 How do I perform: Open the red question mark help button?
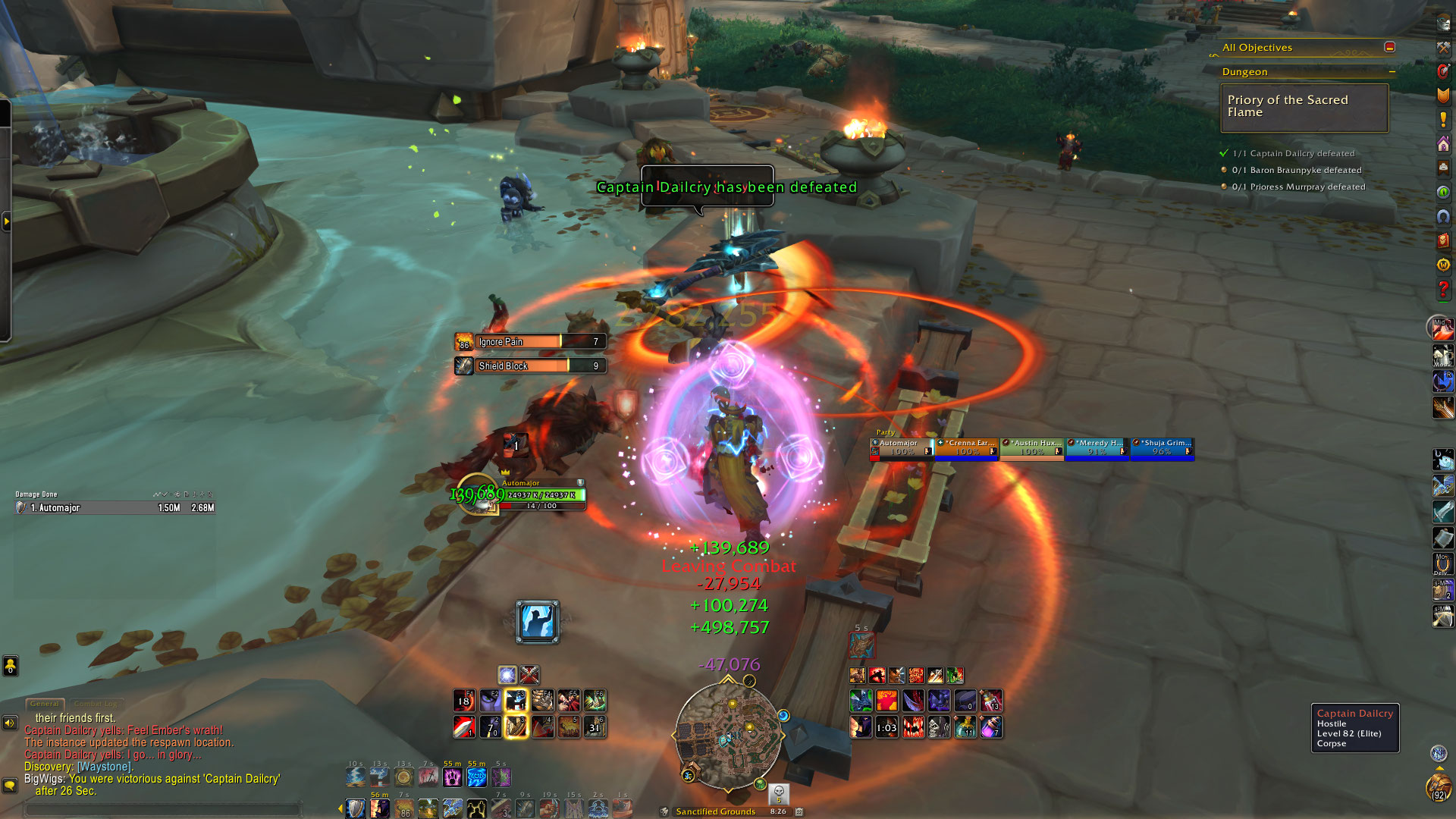(1443, 289)
